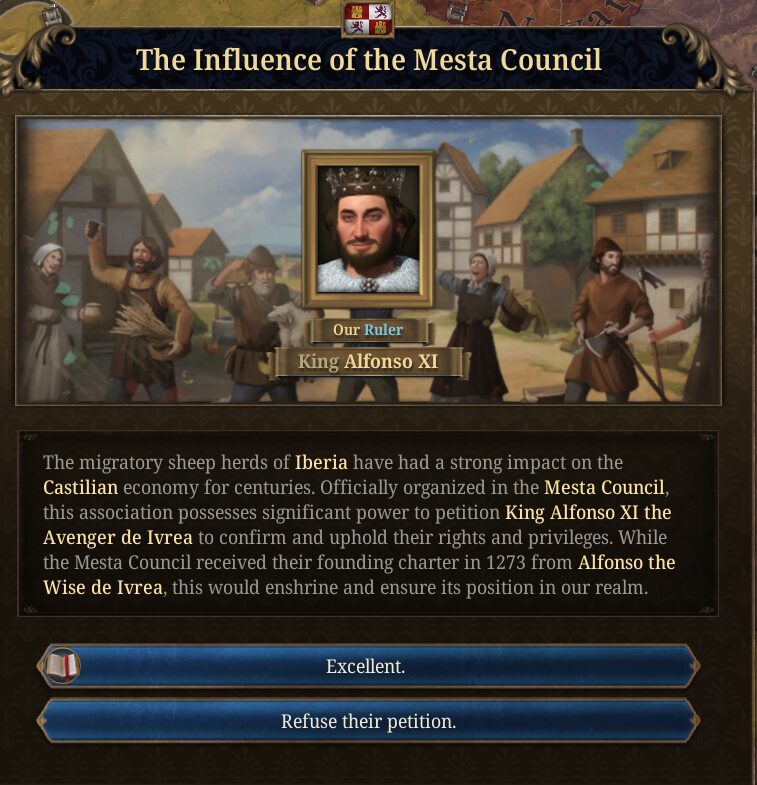Select the "King Alfonso XI" name plate

[x=368, y=361]
